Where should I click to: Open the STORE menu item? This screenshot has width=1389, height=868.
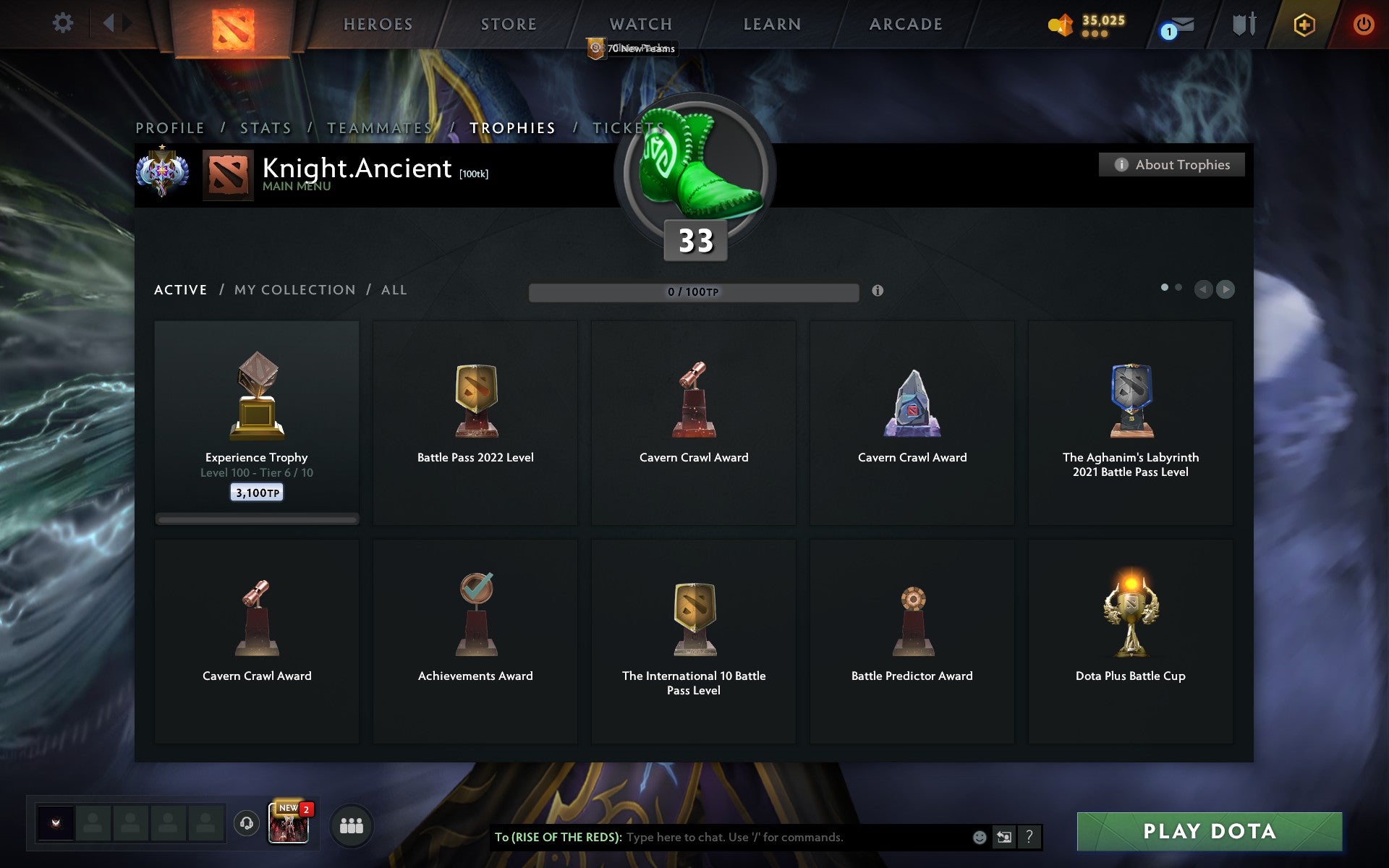click(x=508, y=24)
